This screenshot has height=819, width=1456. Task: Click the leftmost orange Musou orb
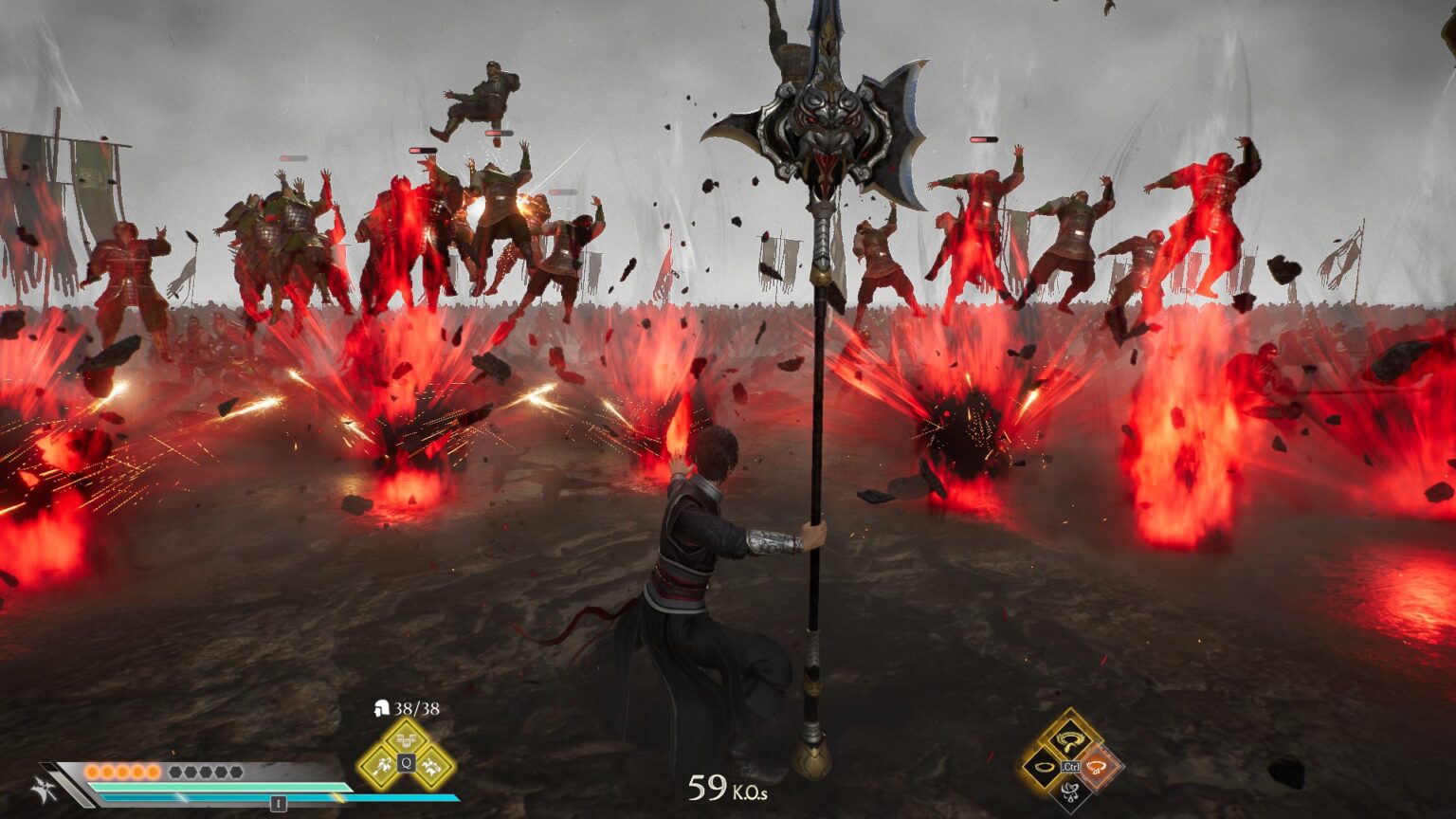(x=92, y=772)
